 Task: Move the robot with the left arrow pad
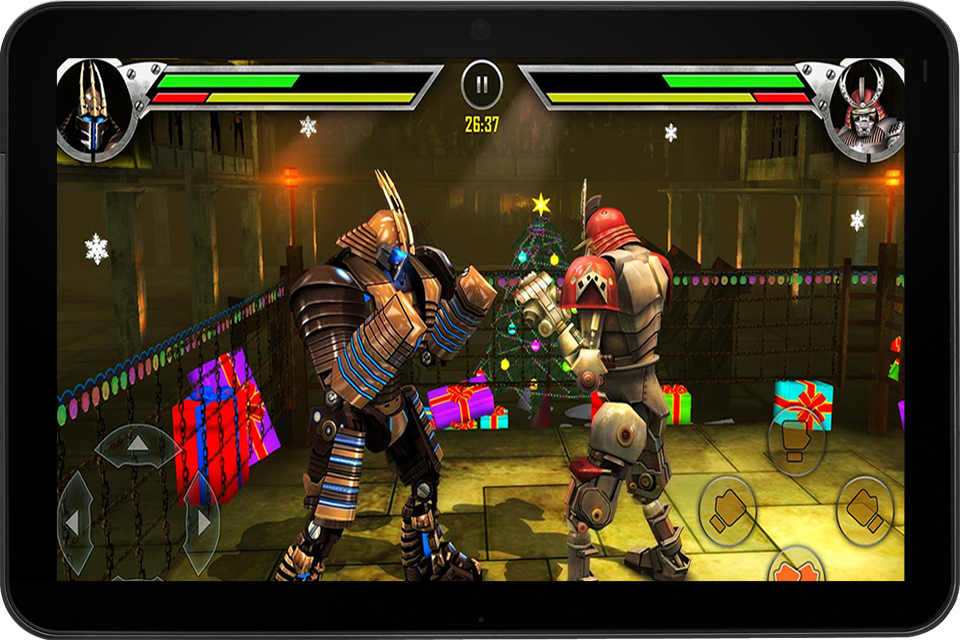[x=75, y=522]
